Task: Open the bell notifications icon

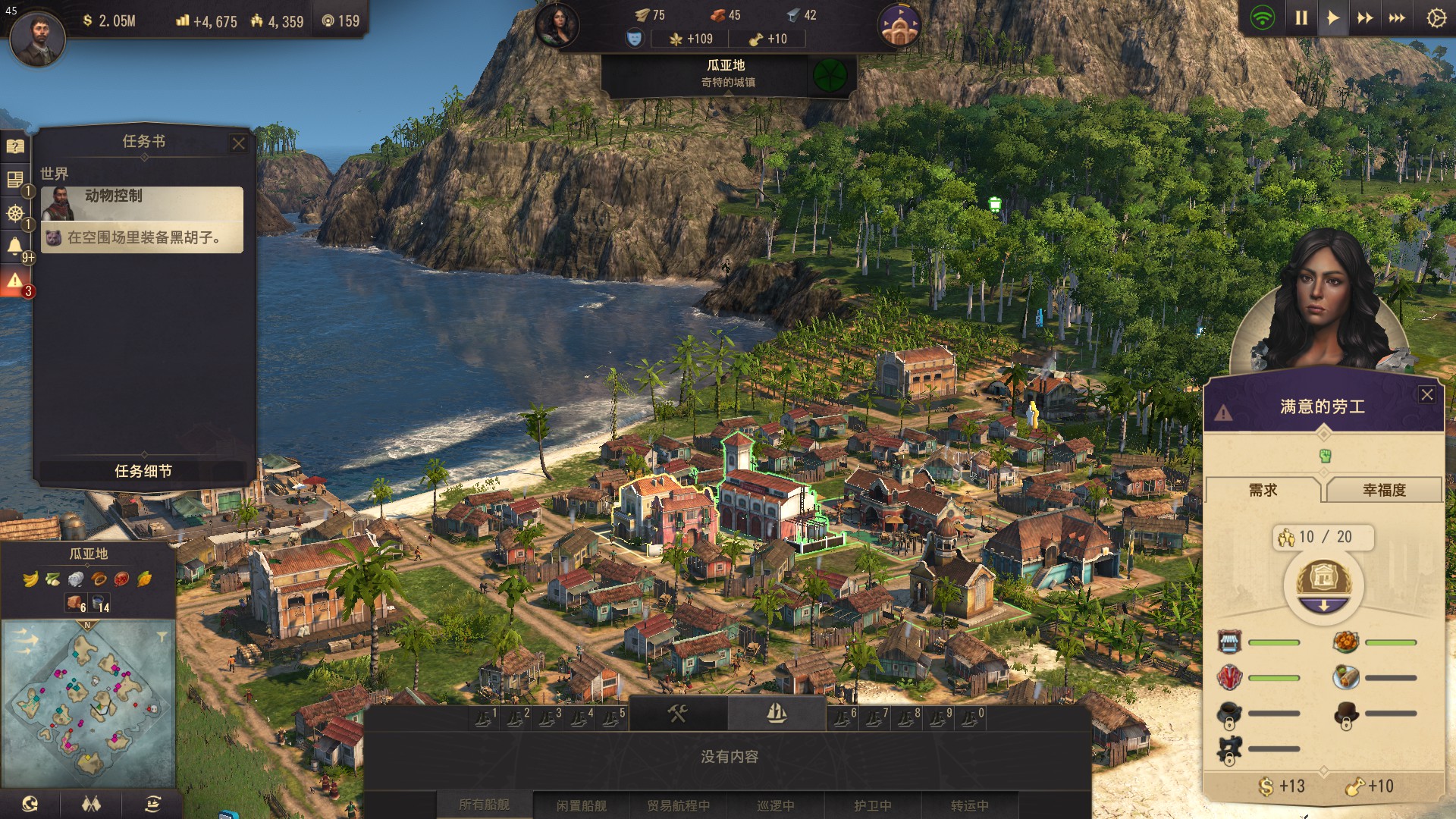Action: pyautogui.click(x=14, y=246)
